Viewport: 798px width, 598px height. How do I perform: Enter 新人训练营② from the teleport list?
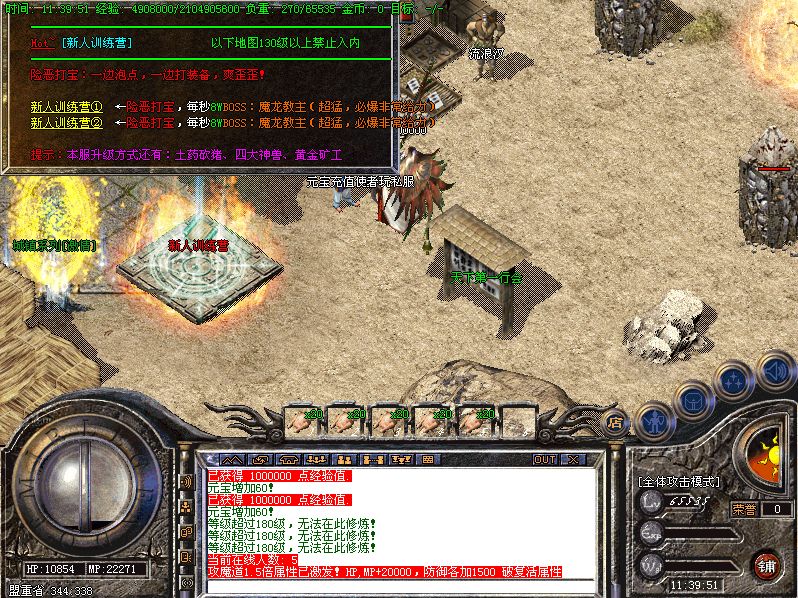coord(66,122)
